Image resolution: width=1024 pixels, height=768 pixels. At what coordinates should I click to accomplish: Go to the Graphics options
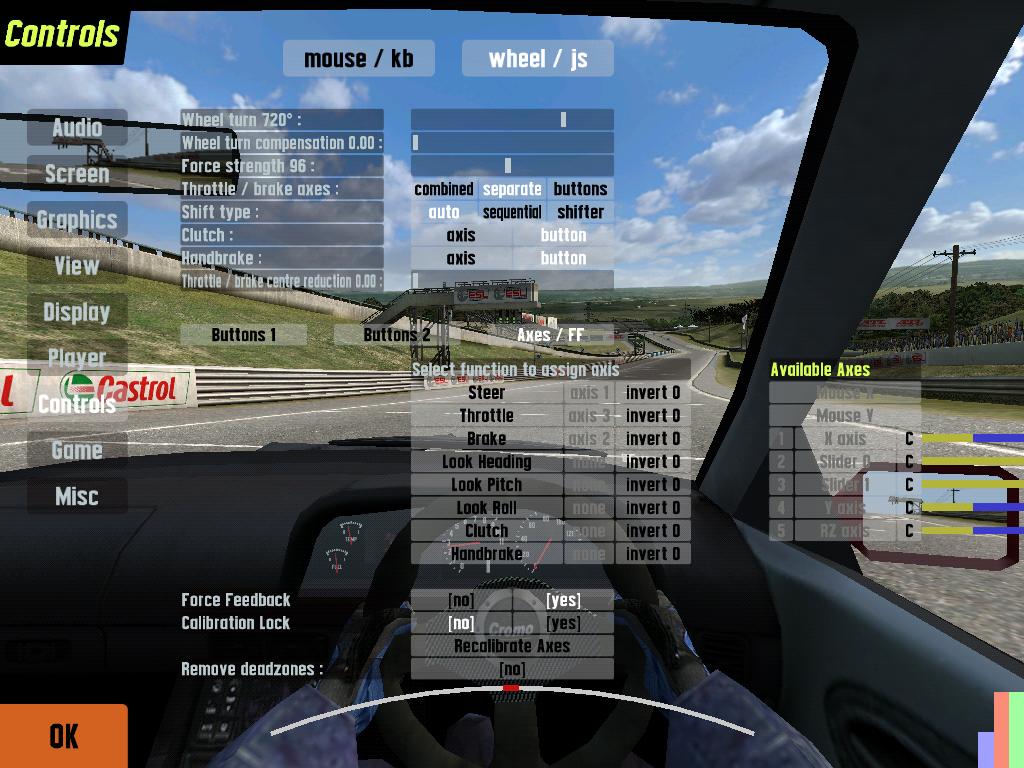77,220
